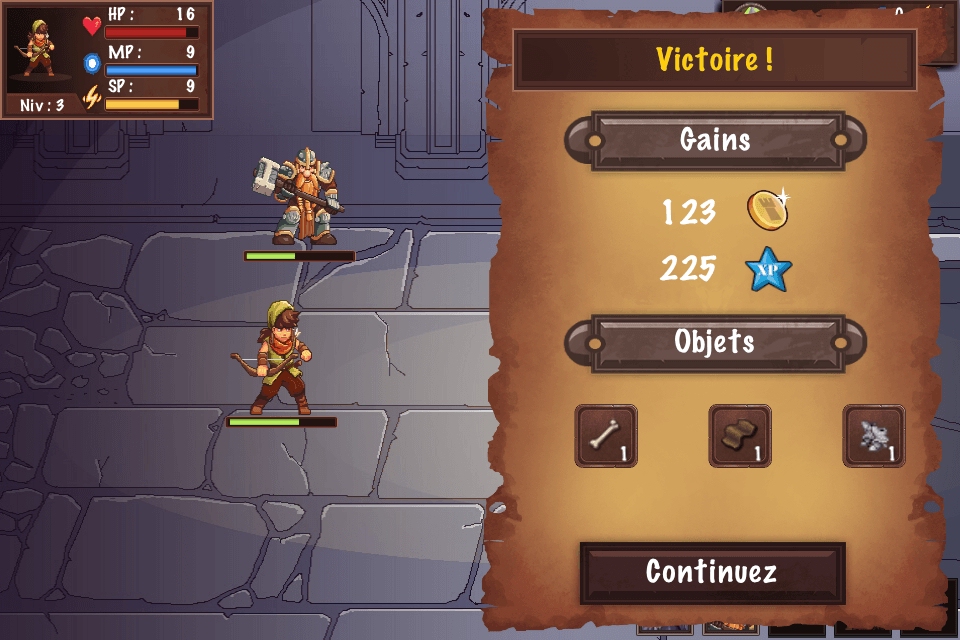
Task: Open the archer character portrait
Action: (42, 48)
